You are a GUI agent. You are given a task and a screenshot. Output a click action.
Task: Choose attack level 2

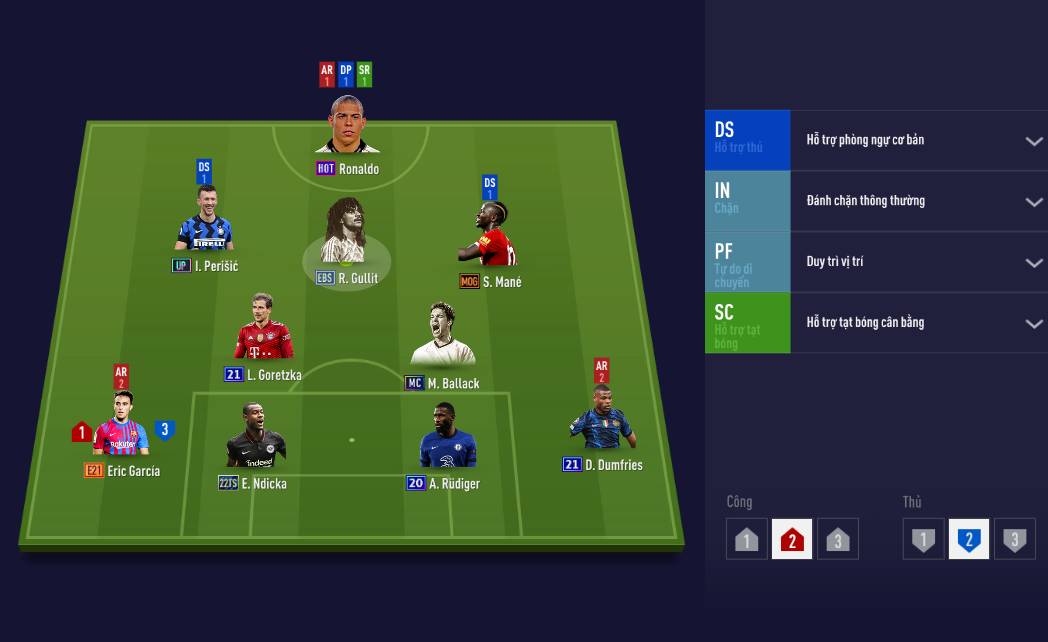click(792, 540)
